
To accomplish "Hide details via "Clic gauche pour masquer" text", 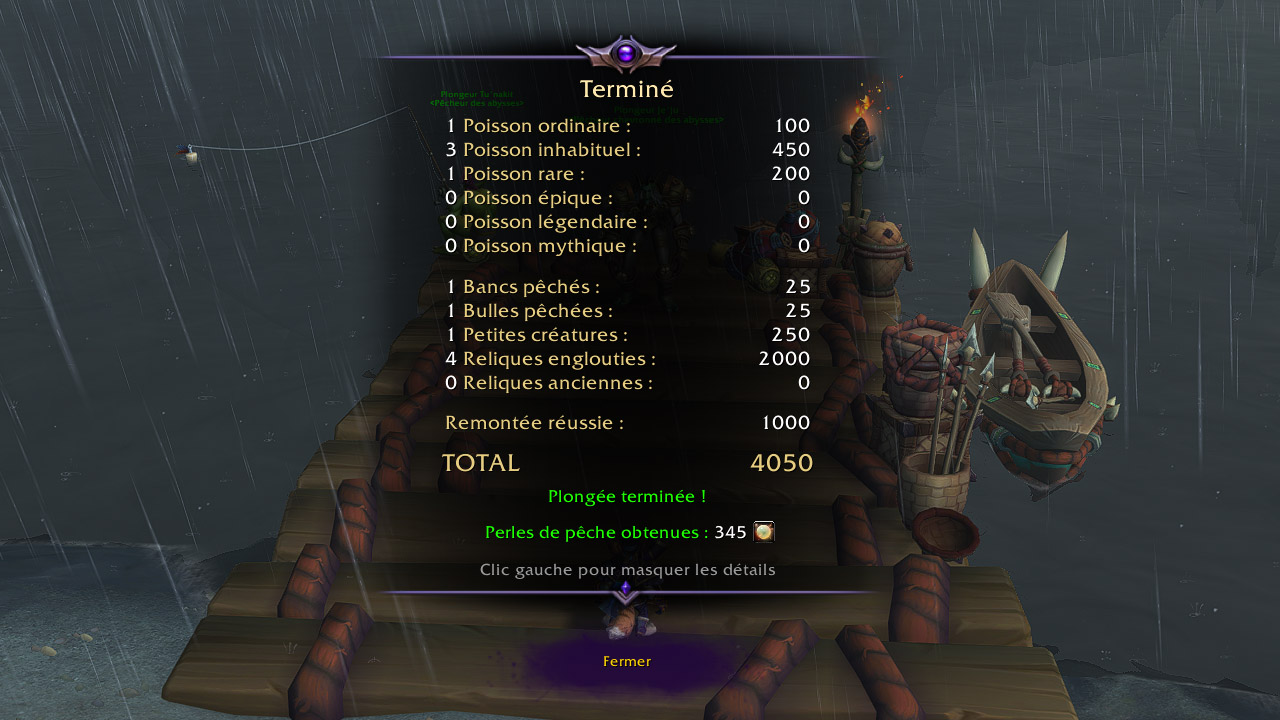I will [627, 570].
